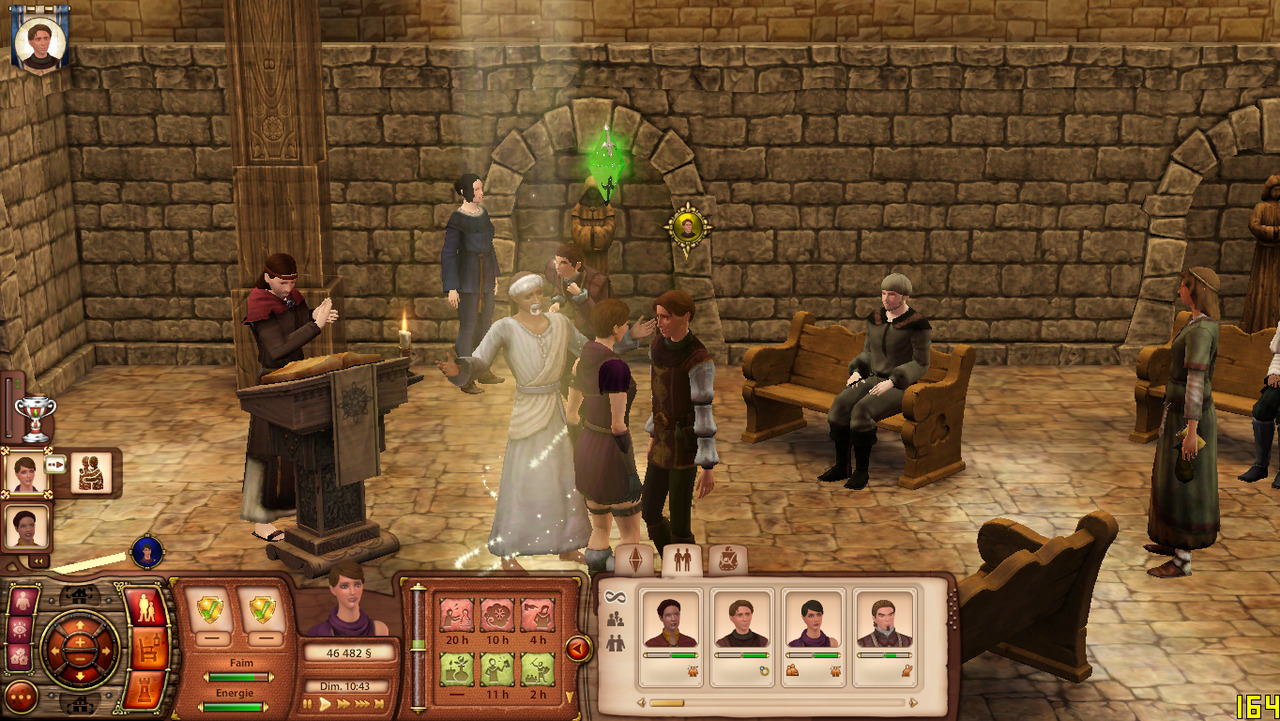Pause the game with the pause control
Screen dimensions: 1280x721
pyautogui.click(x=307, y=704)
